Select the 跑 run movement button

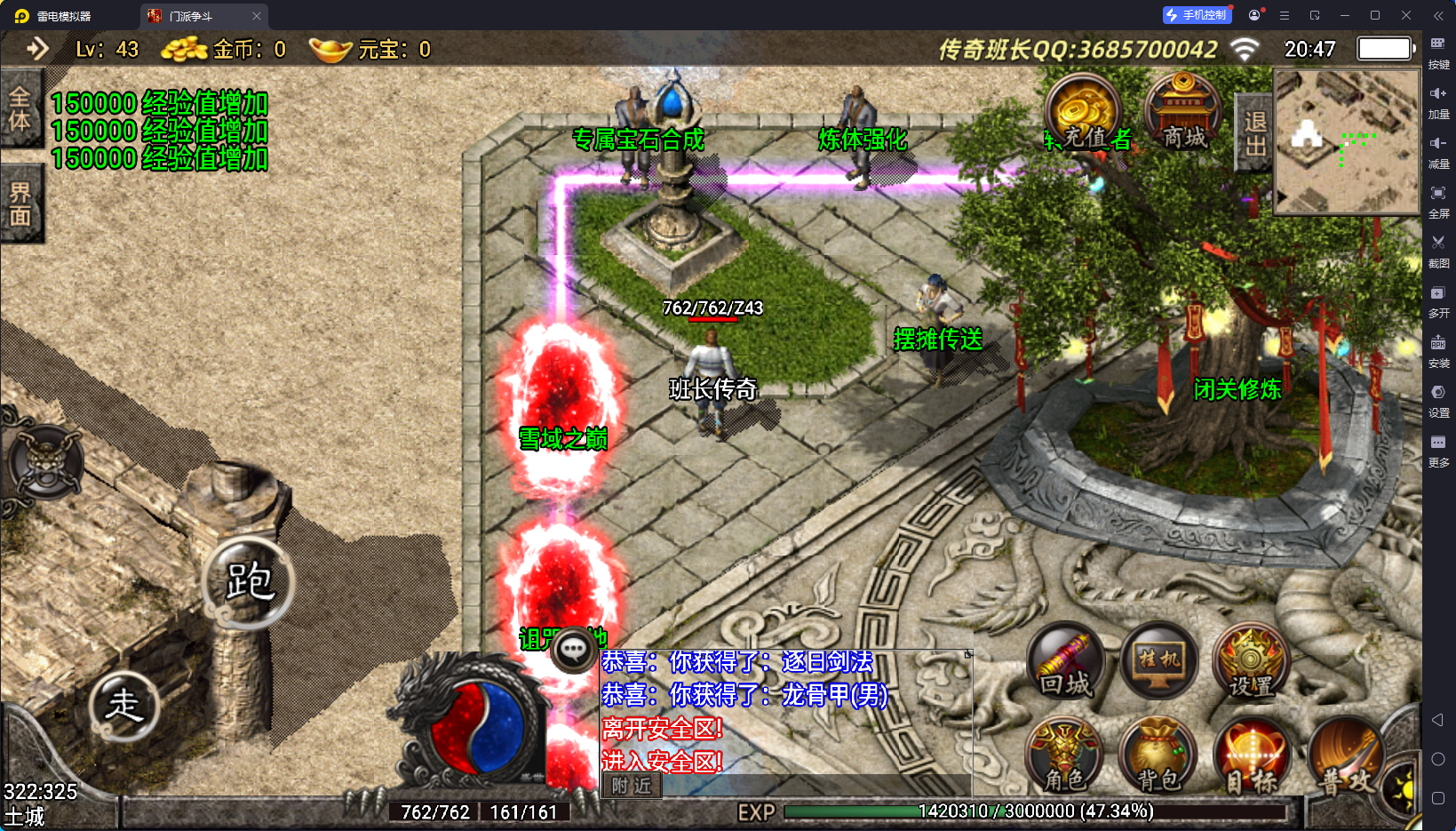click(248, 583)
